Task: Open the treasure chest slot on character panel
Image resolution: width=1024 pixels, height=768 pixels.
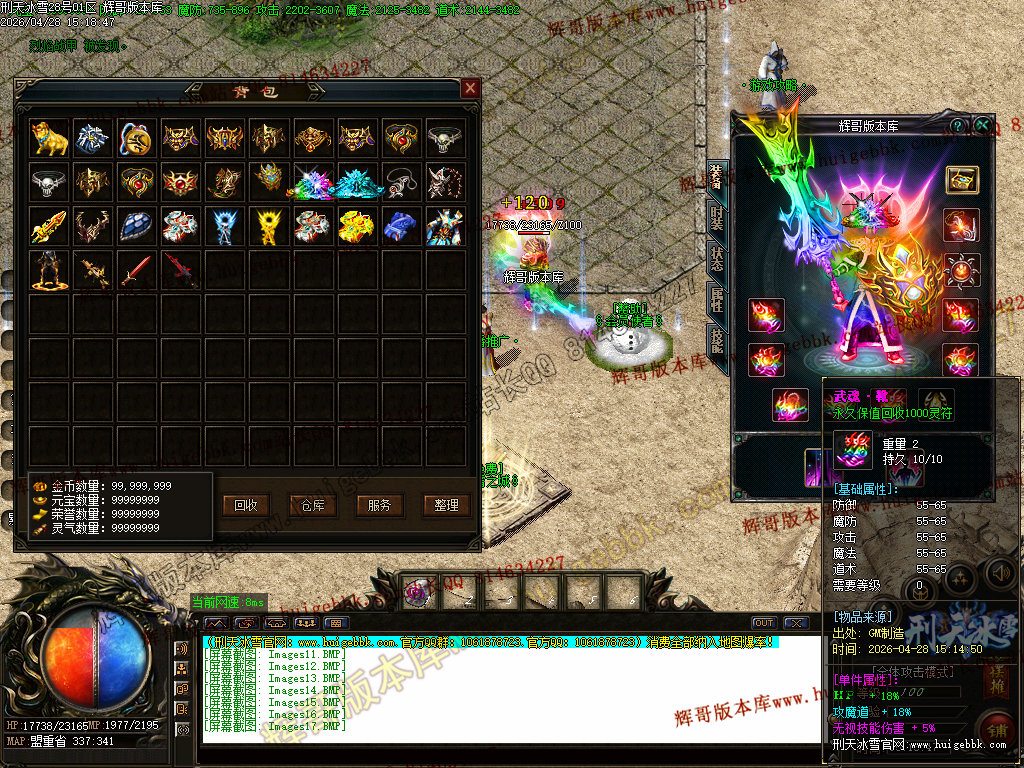Action: tap(962, 180)
